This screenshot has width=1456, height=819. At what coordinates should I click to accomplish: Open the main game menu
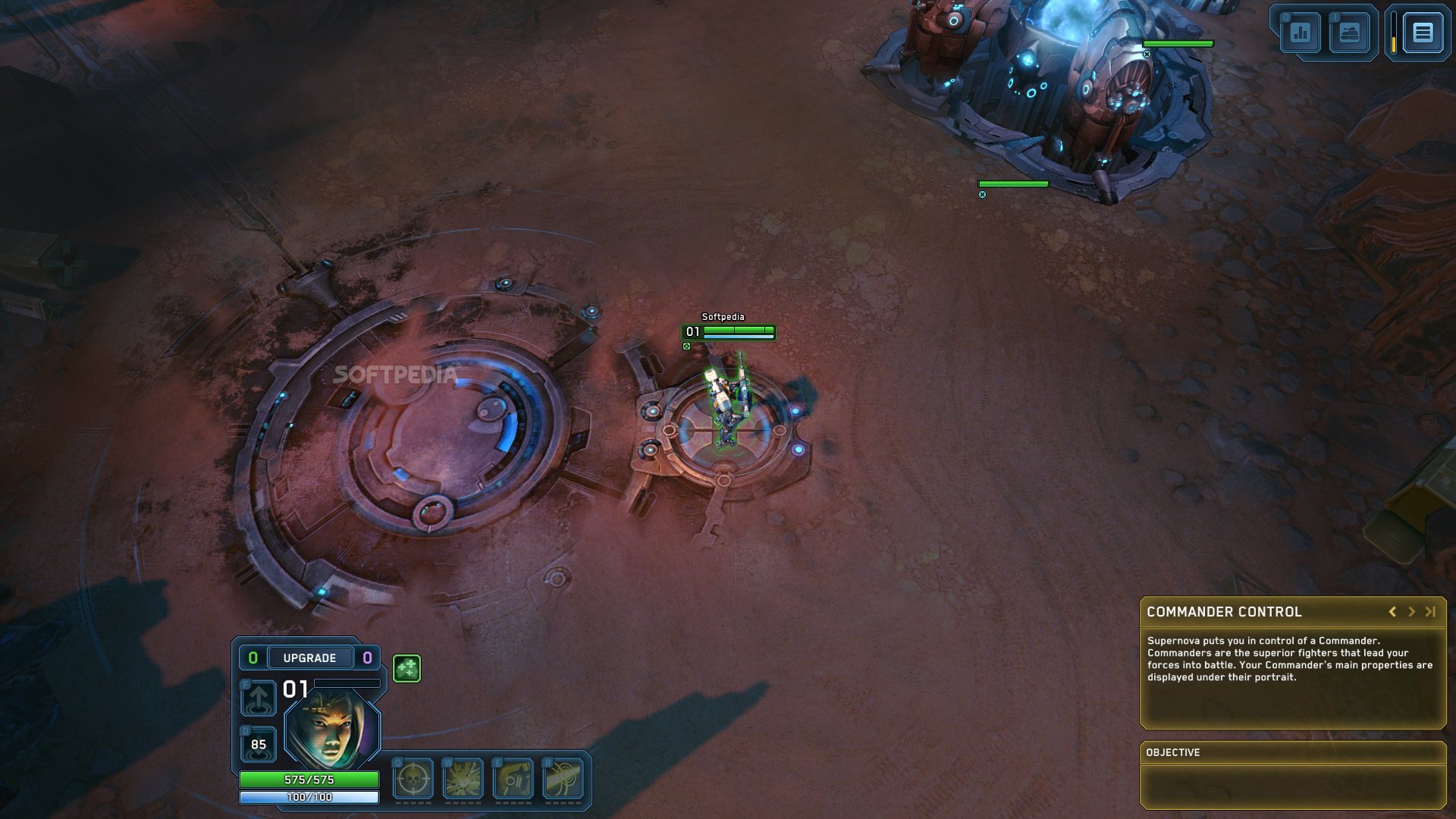[x=1423, y=33]
